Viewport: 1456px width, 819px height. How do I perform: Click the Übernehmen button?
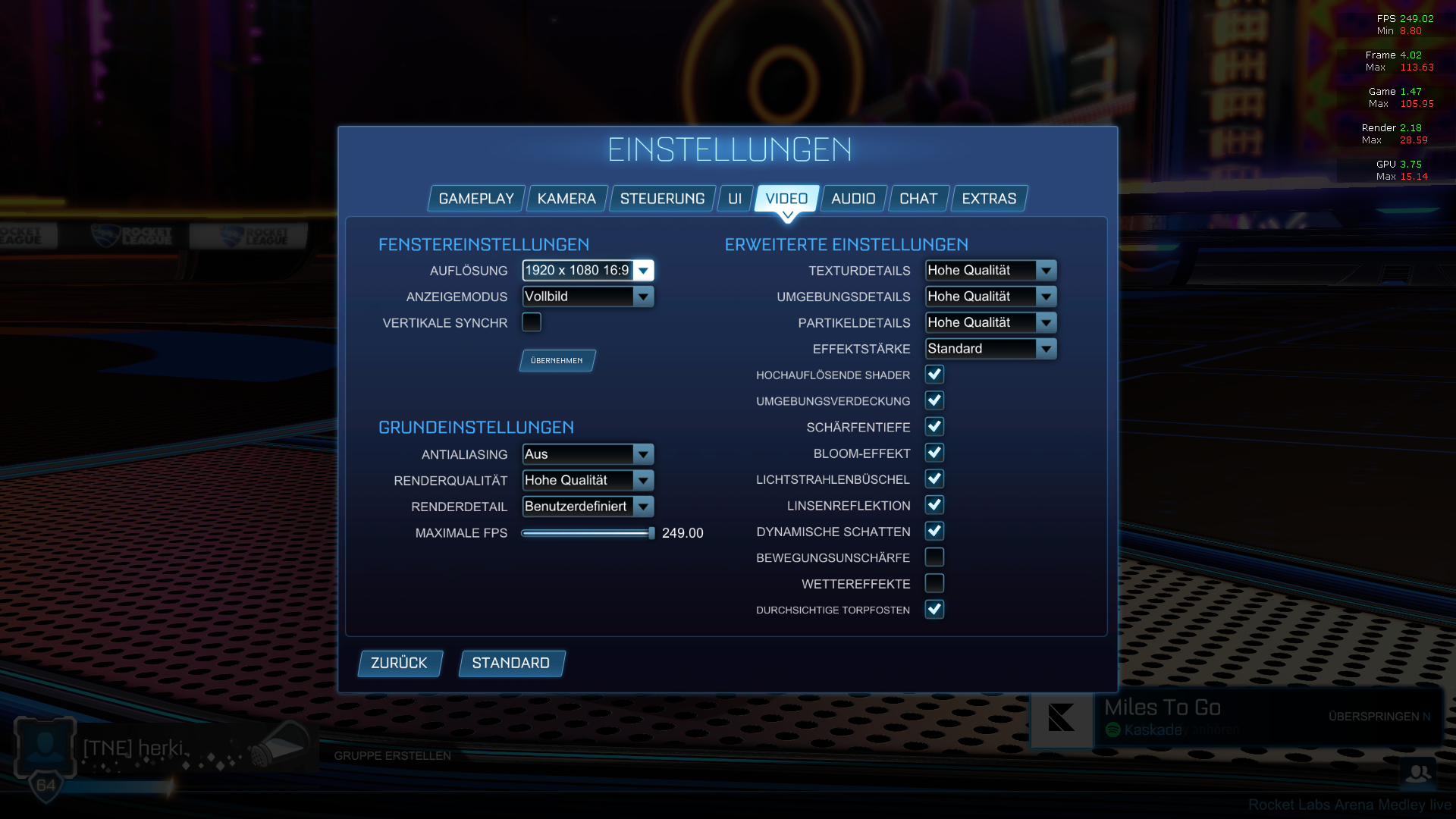click(557, 360)
